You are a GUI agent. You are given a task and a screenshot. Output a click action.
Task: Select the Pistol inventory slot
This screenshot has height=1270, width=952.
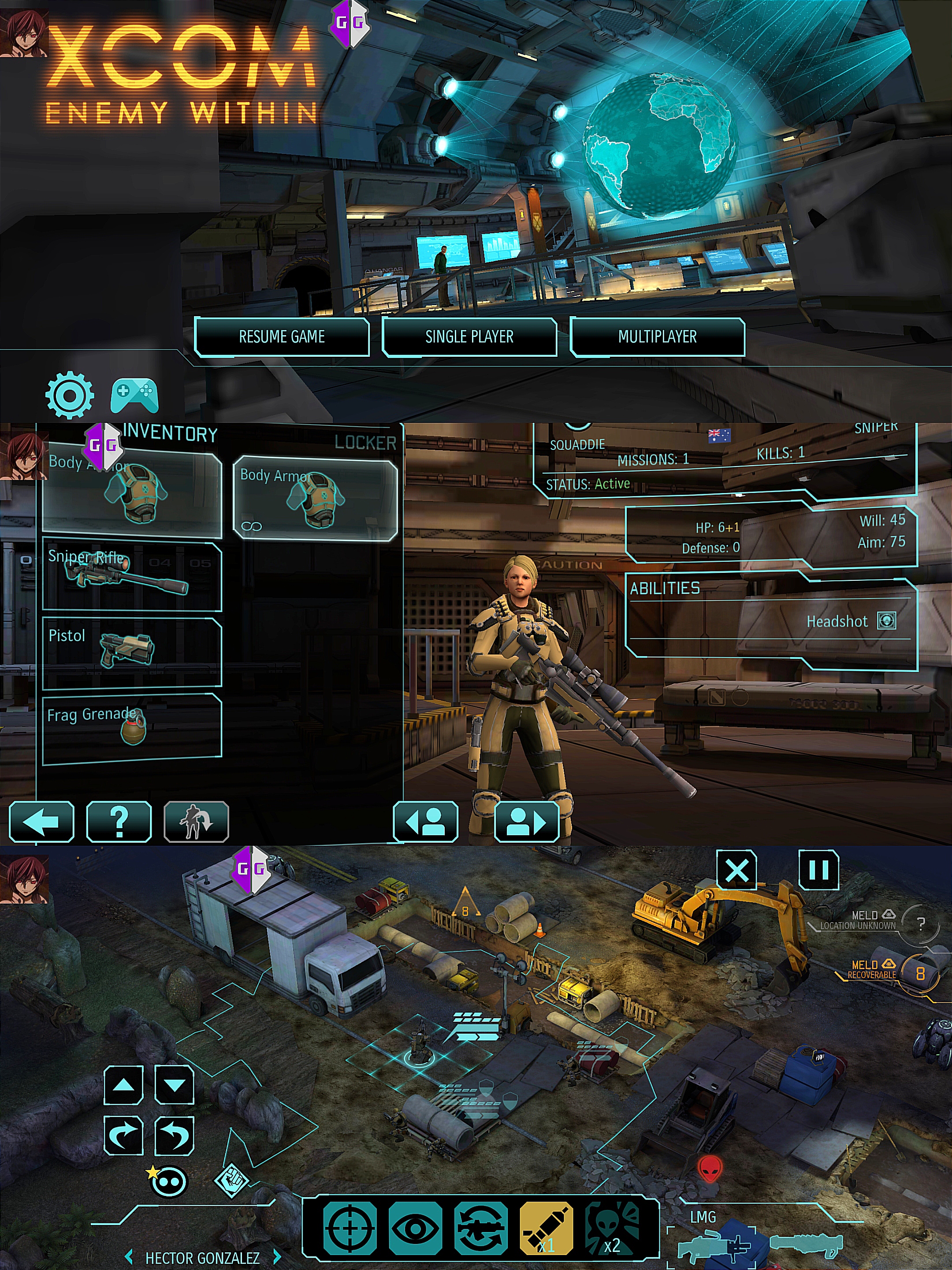[132, 652]
